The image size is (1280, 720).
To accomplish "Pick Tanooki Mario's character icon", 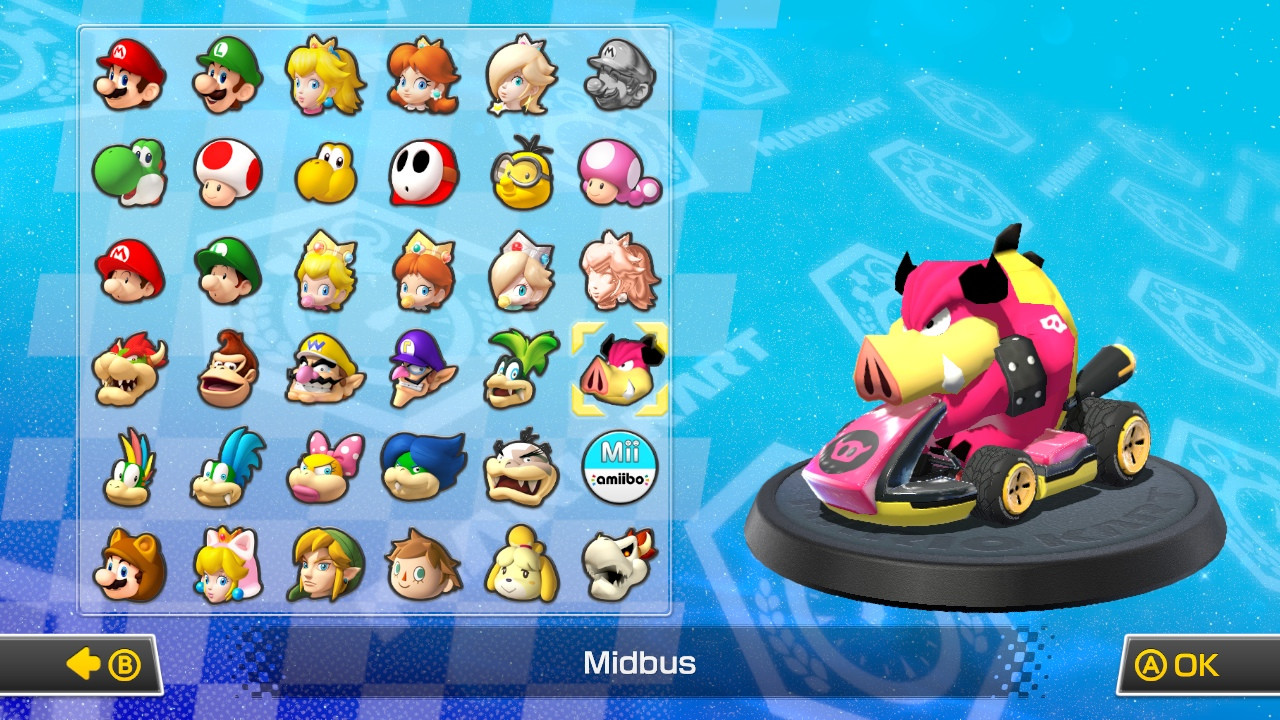I will click(127, 565).
